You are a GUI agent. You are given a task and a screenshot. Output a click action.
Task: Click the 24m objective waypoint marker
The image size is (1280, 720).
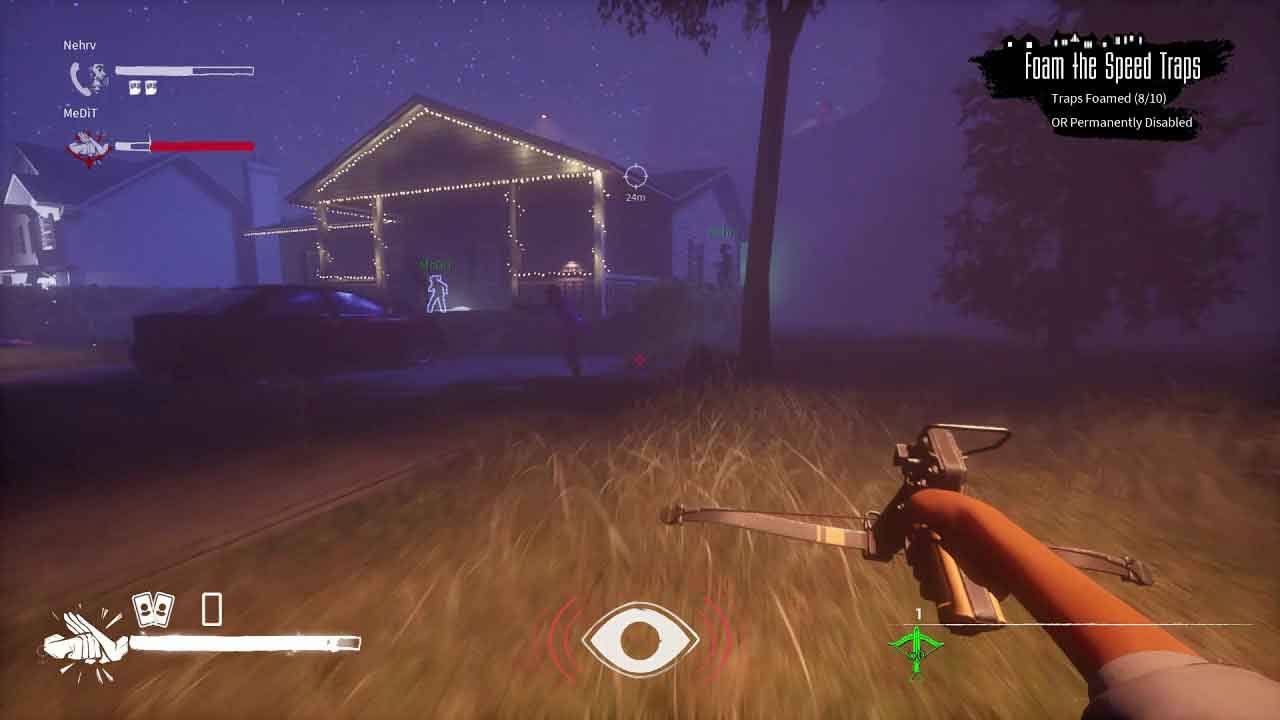[x=635, y=178]
